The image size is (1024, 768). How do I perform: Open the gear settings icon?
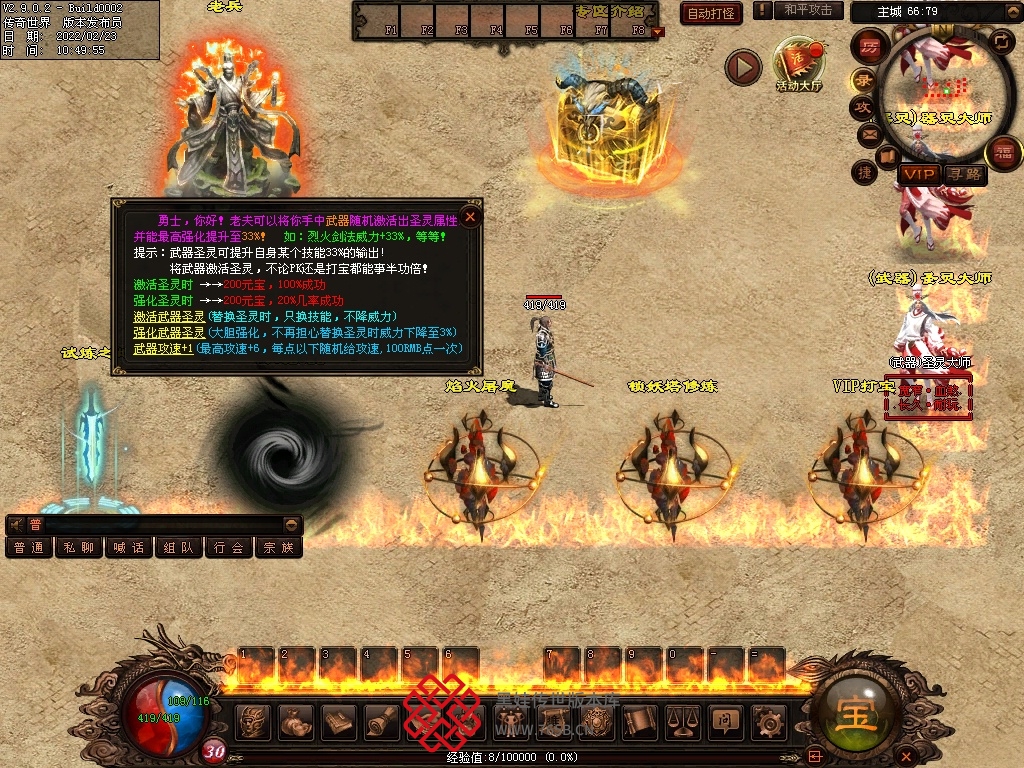769,720
